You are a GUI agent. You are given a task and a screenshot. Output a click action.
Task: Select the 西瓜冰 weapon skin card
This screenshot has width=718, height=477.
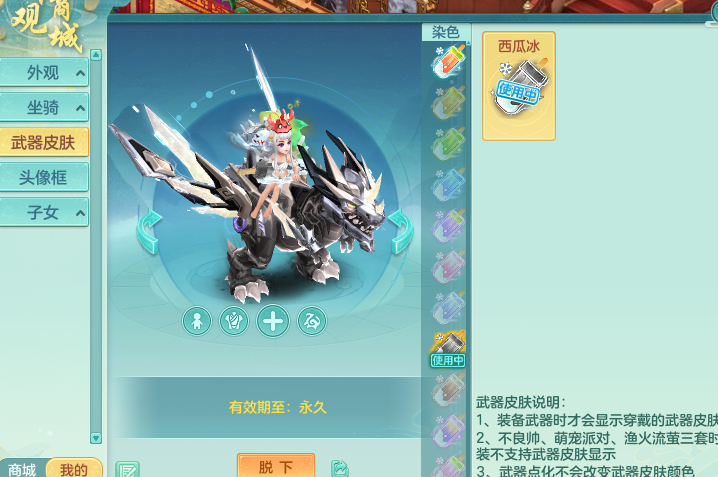tap(518, 86)
